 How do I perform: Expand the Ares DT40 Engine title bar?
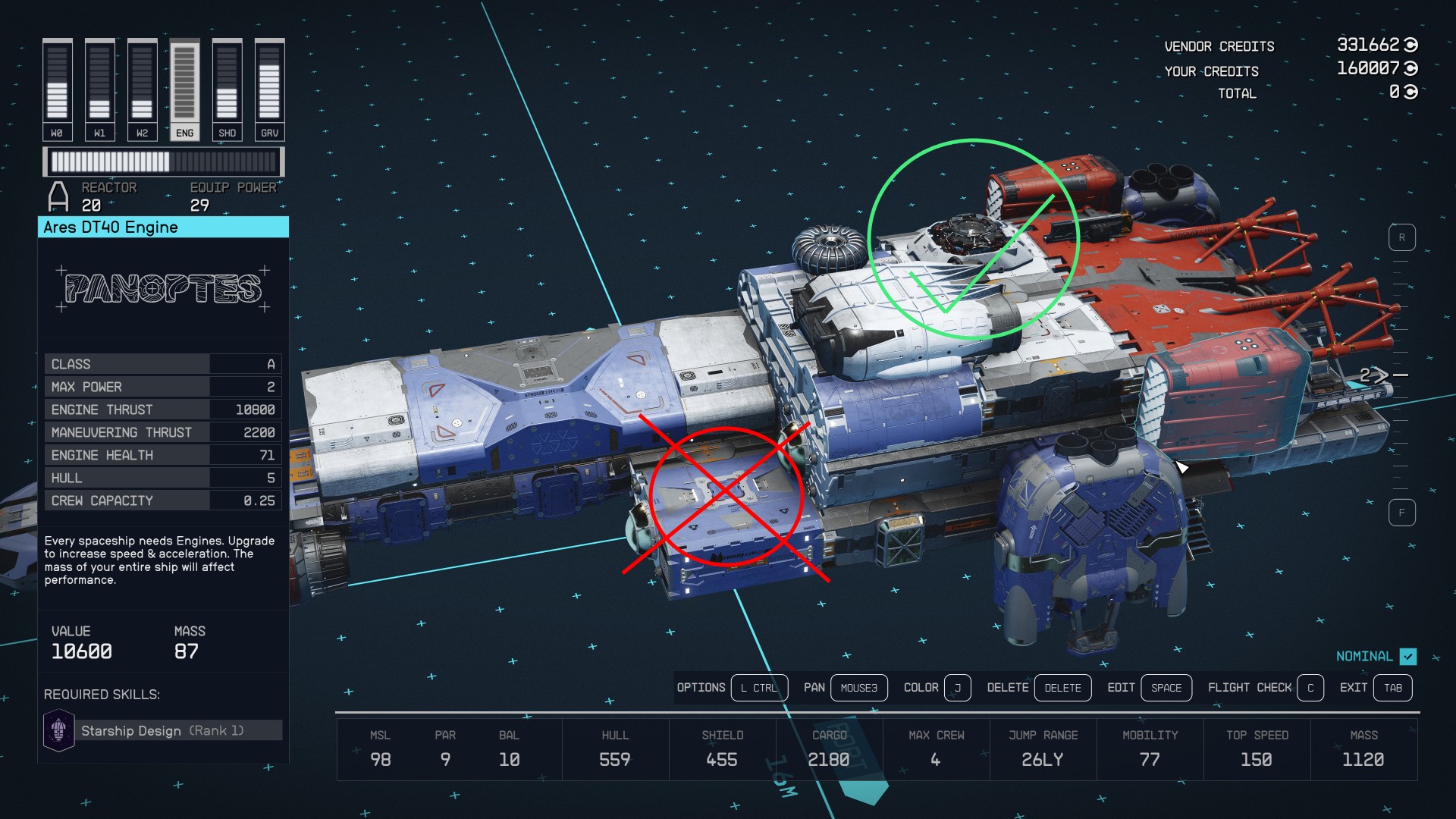(x=163, y=227)
